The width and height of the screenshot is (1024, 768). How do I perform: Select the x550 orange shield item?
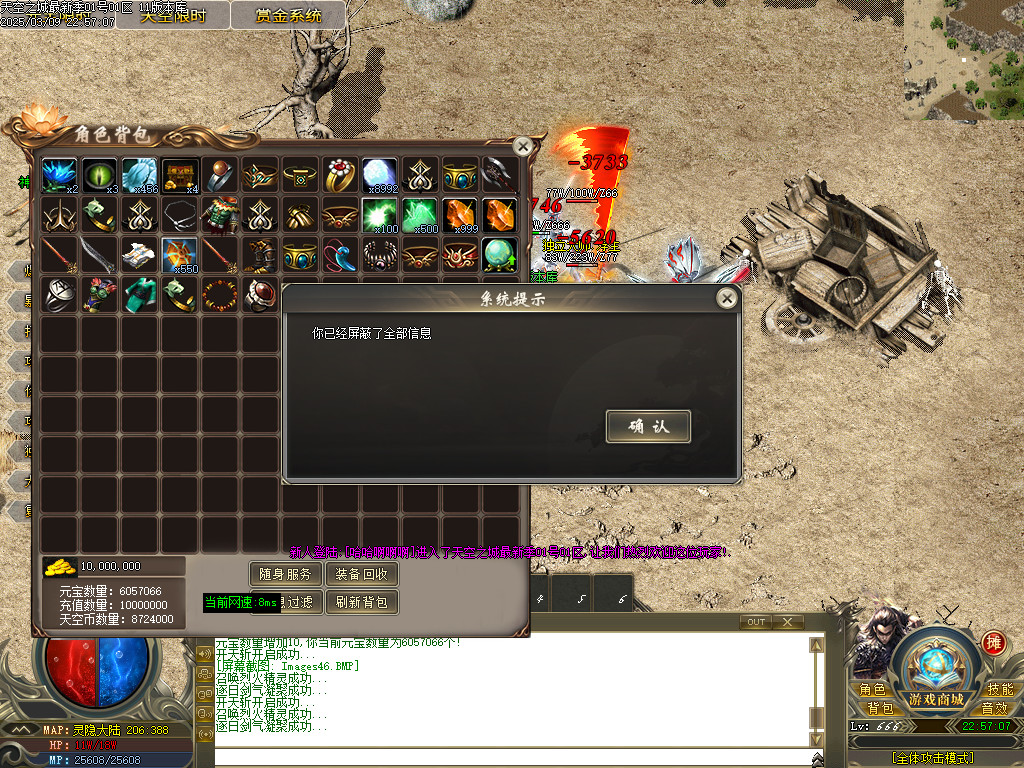coord(180,255)
